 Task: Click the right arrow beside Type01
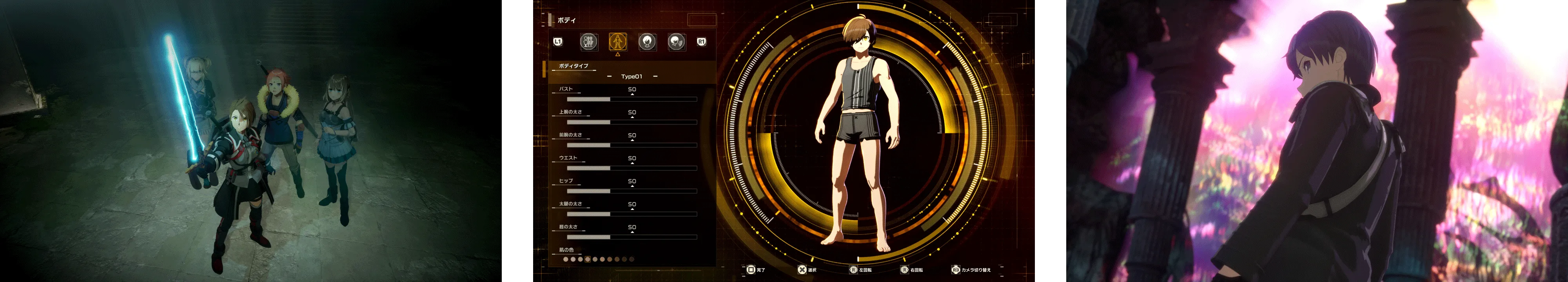coord(655,77)
